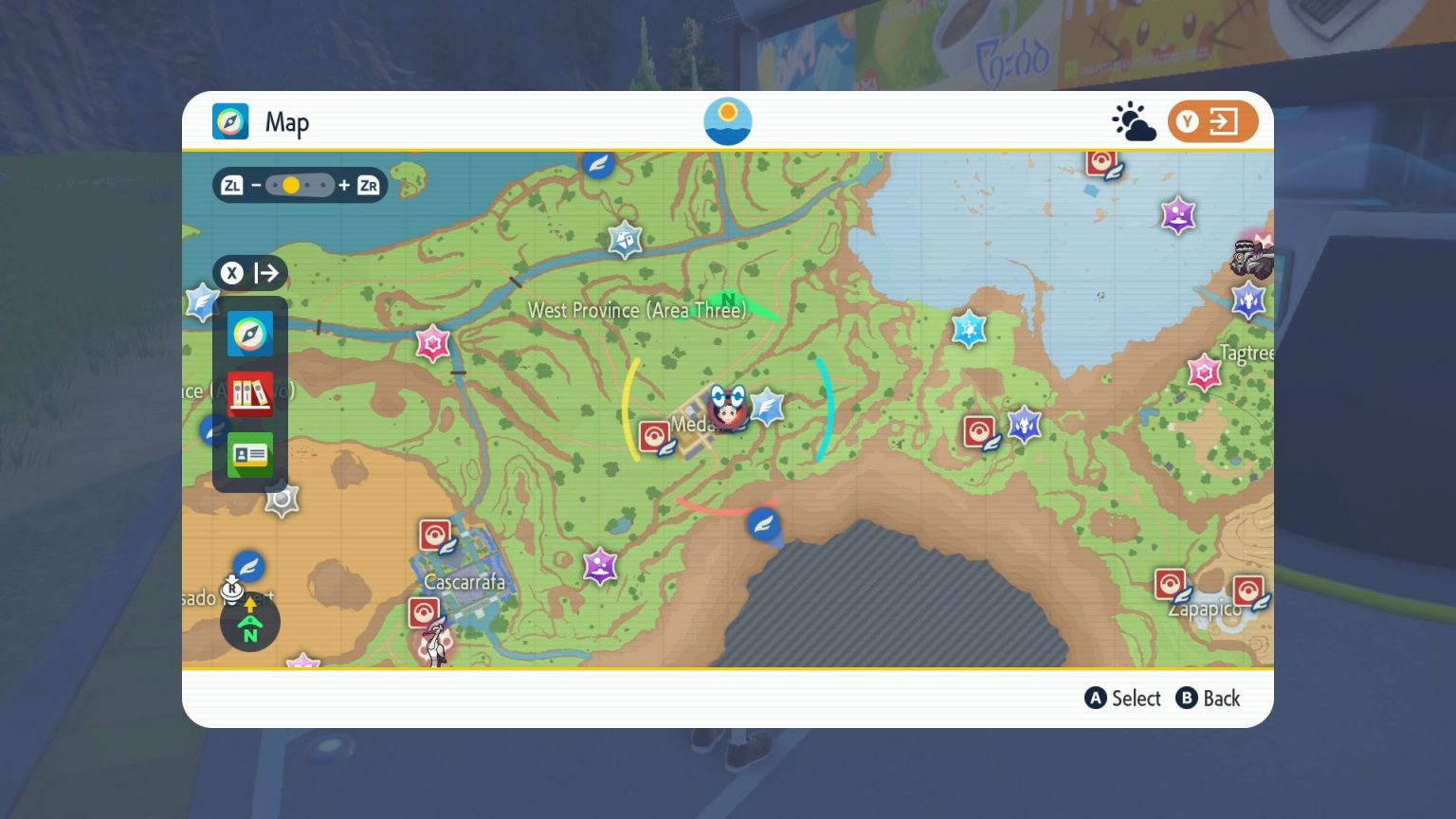This screenshot has width=1456, height=819.
Task: Select the purple Tera crystal on the snowfield
Action: point(1178,215)
